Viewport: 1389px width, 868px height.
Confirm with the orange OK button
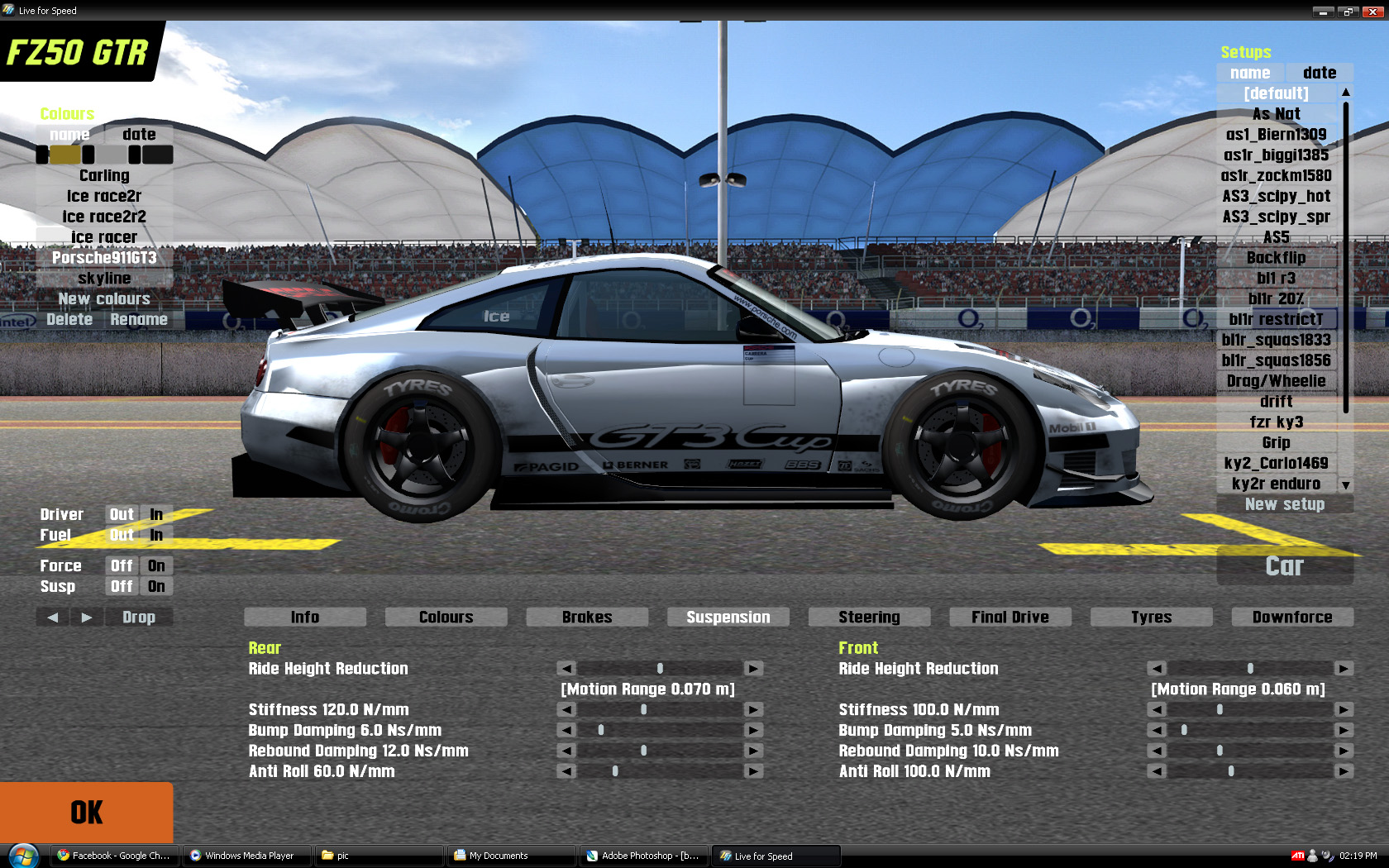[x=86, y=812]
